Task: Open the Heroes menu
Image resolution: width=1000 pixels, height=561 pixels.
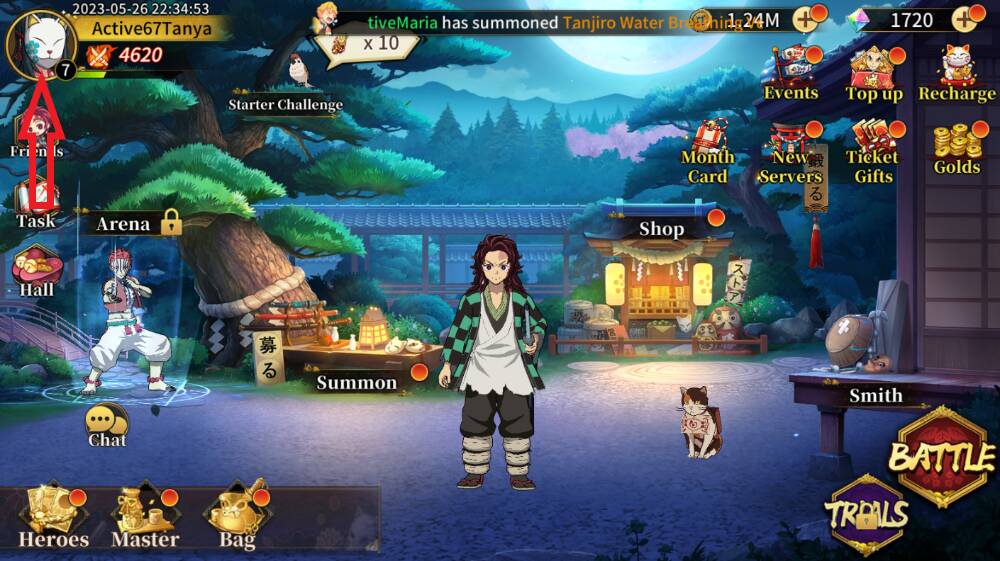Action: (53, 518)
